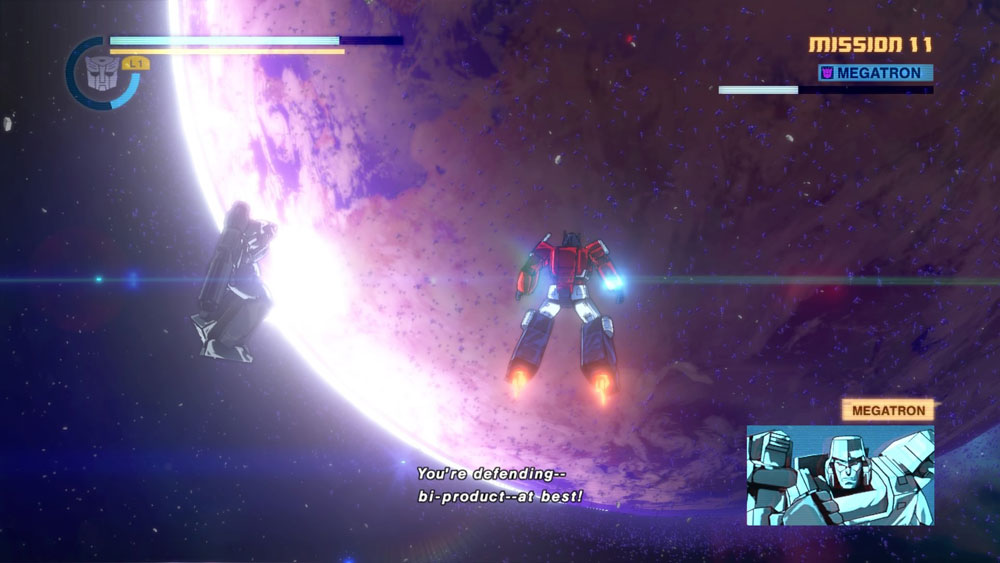Image resolution: width=1000 pixels, height=563 pixels.
Task: Click the Megatron boss name tag
Action: pos(875,73)
